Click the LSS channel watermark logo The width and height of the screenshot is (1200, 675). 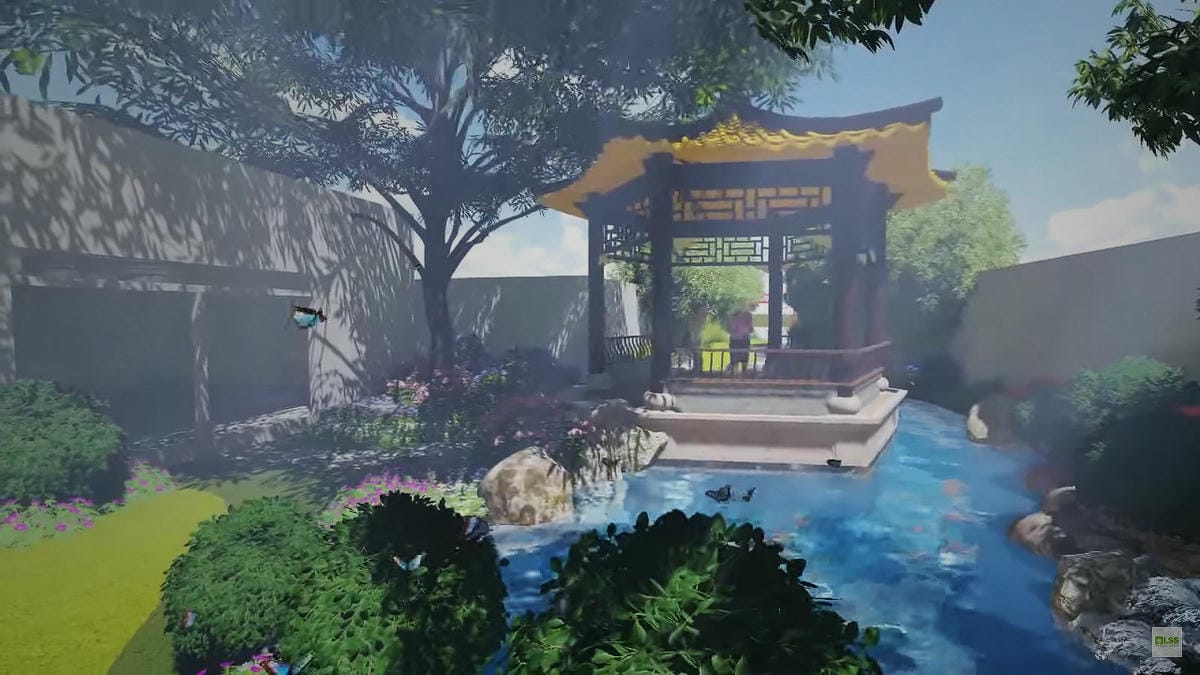1166,641
